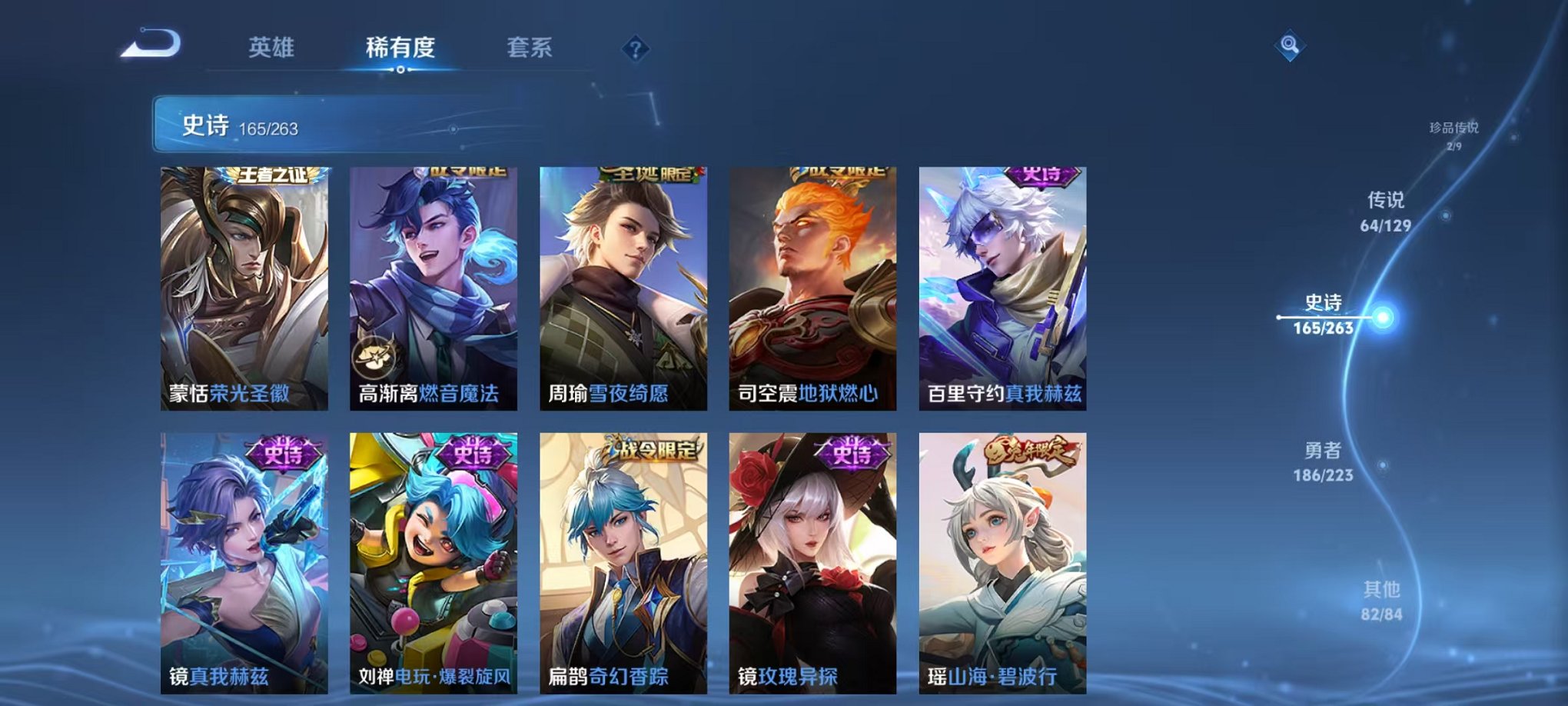Open the help question mark icon
This screenshot has height=706, width=1568.
click(x=633, y=49)
